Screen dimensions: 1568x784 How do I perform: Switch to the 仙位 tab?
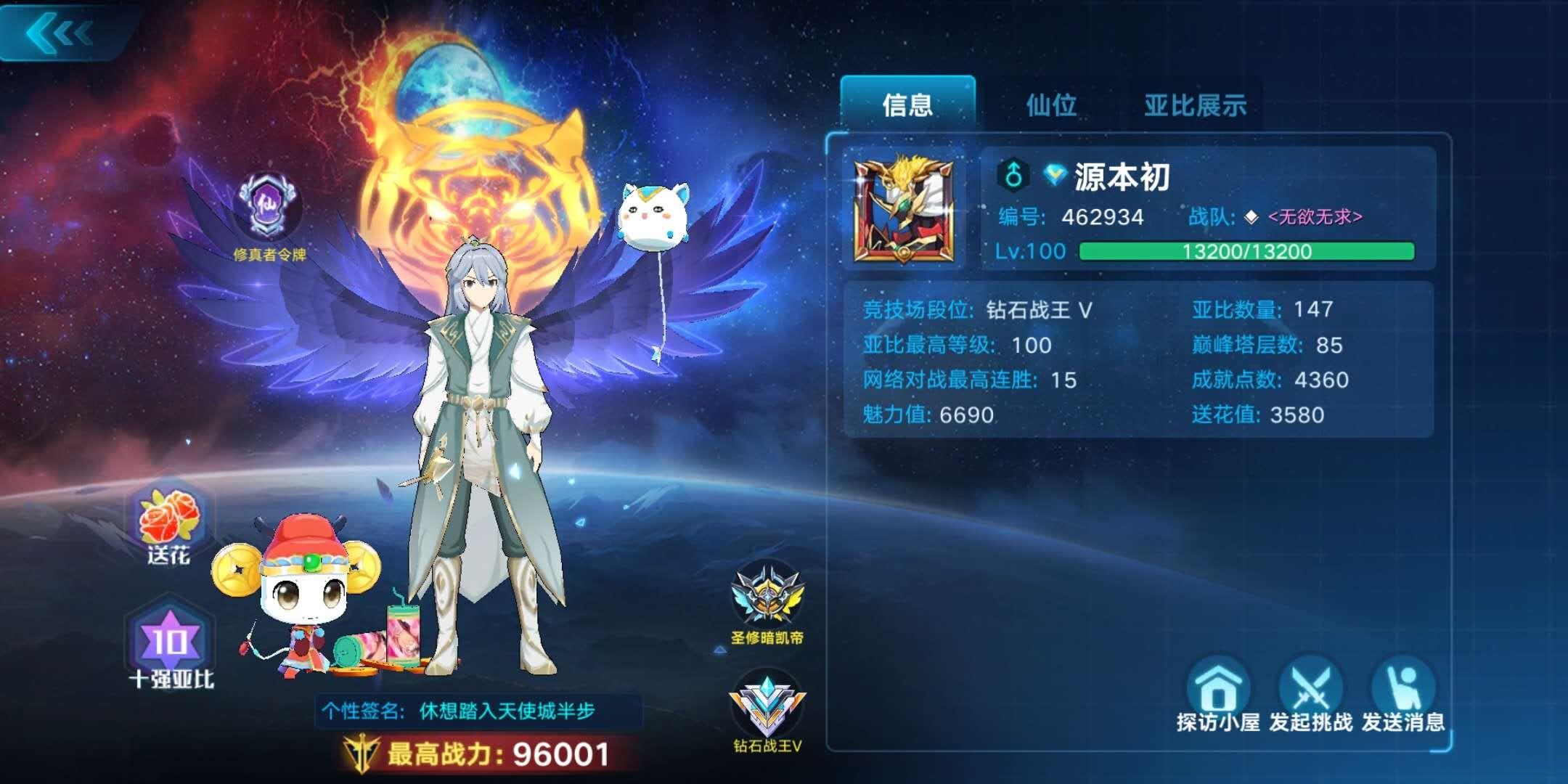coord(1050,105)
